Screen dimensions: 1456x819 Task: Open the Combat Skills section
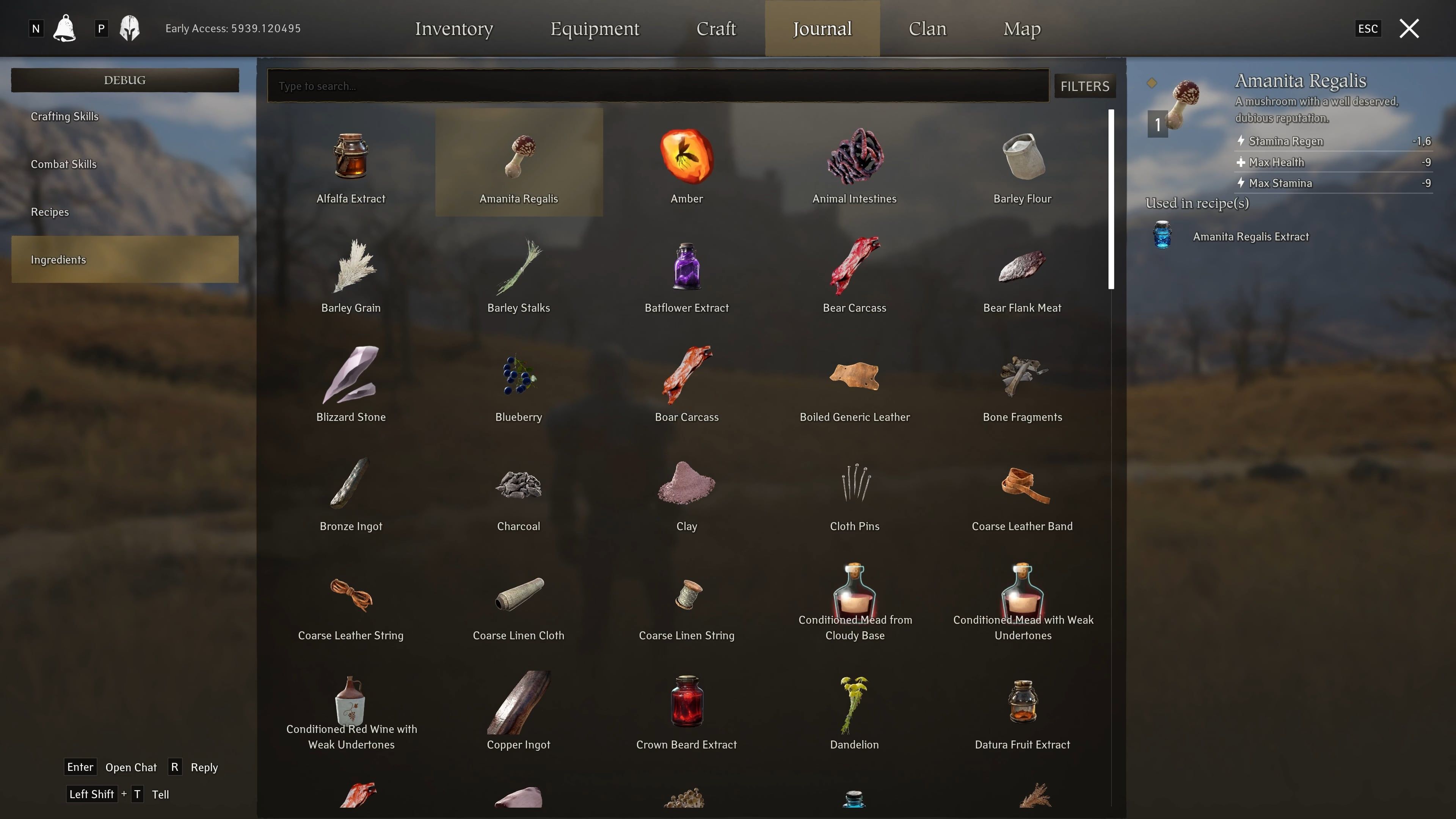(63, 165)
